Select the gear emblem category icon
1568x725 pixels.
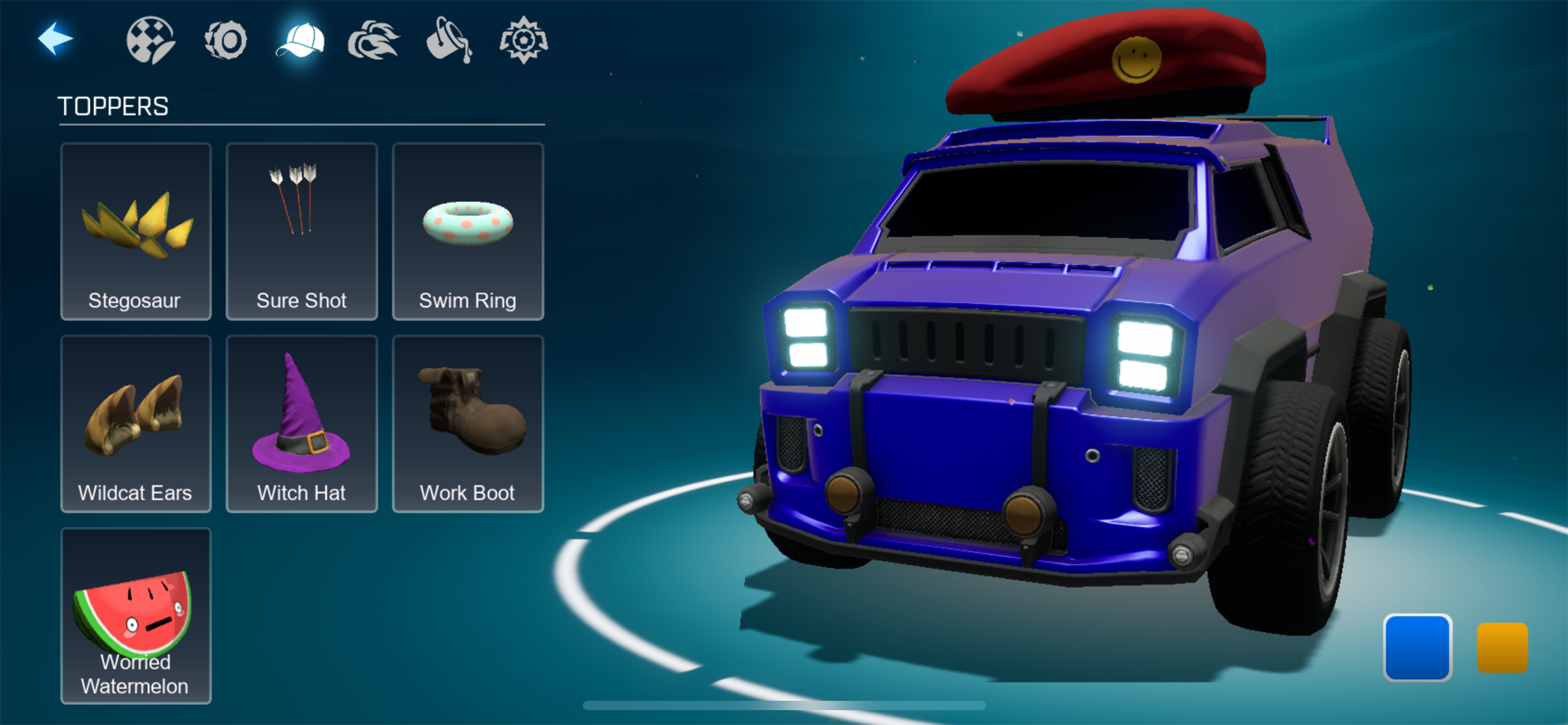523,41
